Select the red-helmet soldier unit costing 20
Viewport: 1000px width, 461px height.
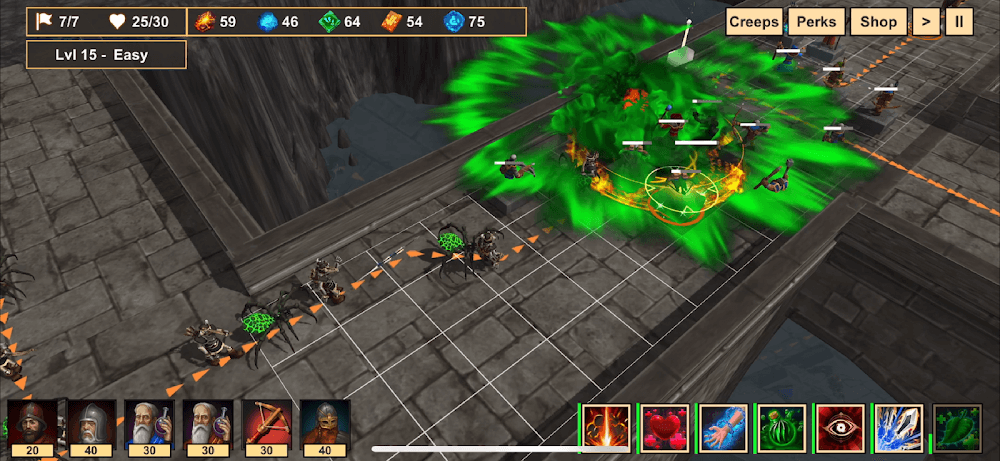(x=33, y=426)
